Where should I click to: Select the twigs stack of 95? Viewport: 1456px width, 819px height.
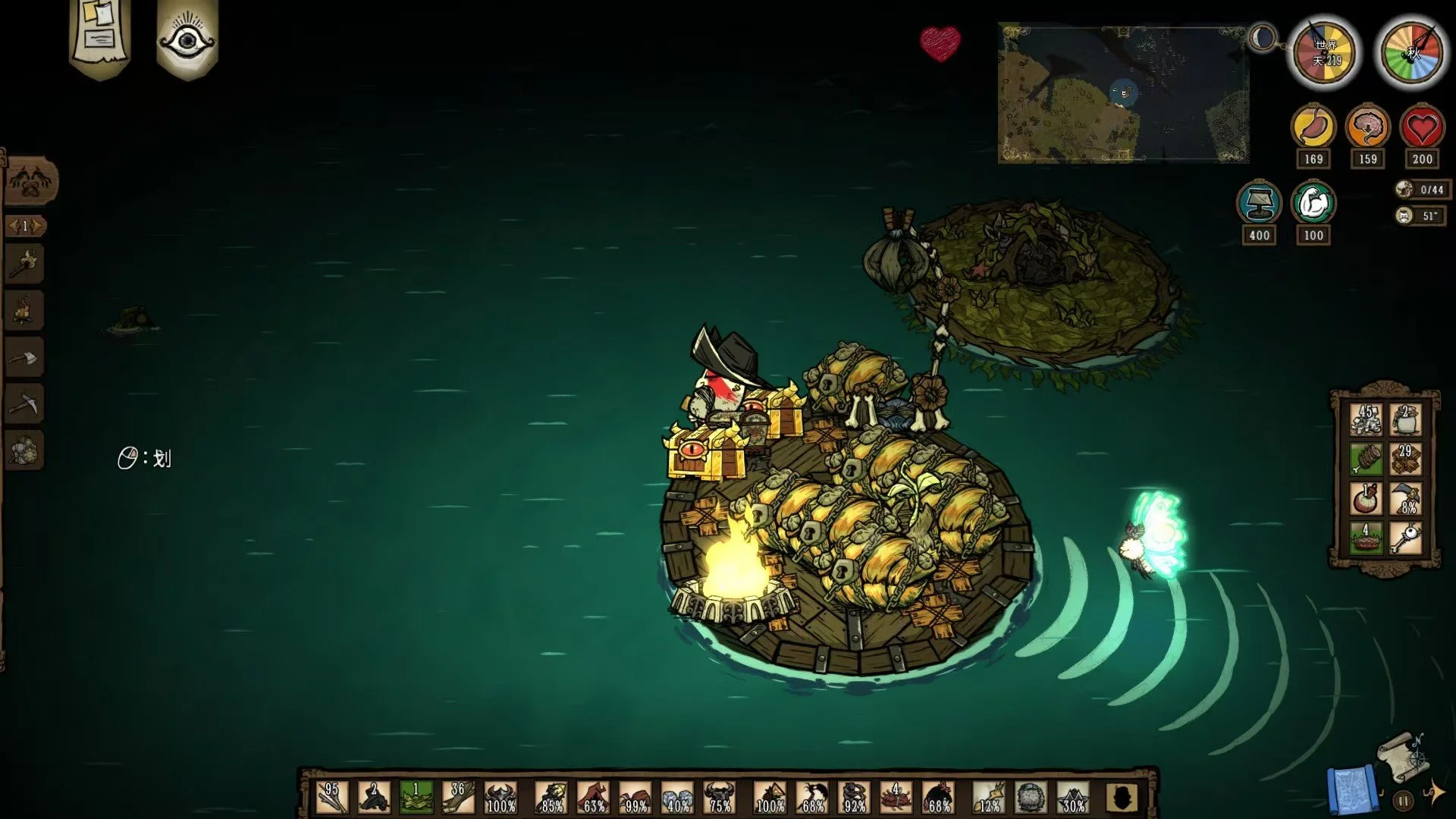pyautogui.click(x=332, y=798)
